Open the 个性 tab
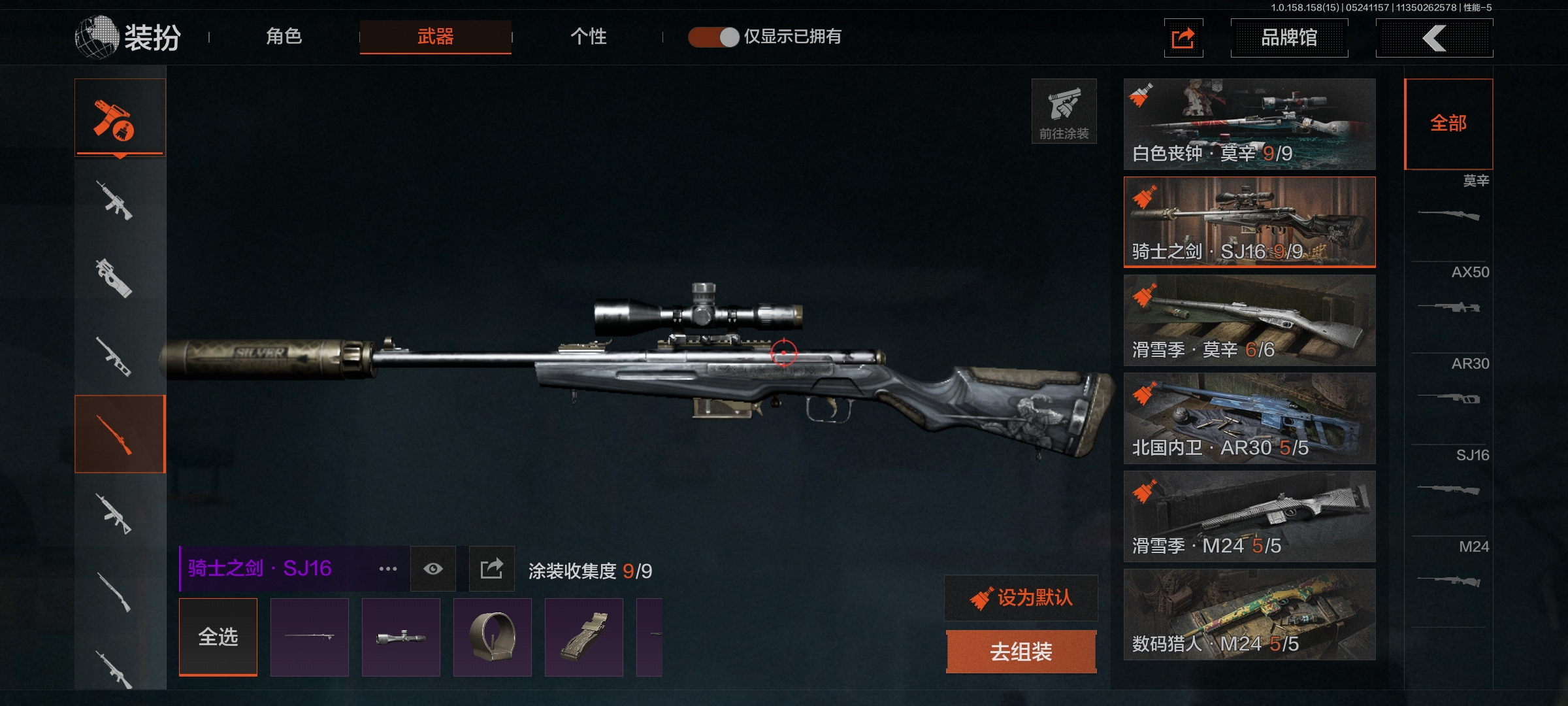 (x=588, y=37)
